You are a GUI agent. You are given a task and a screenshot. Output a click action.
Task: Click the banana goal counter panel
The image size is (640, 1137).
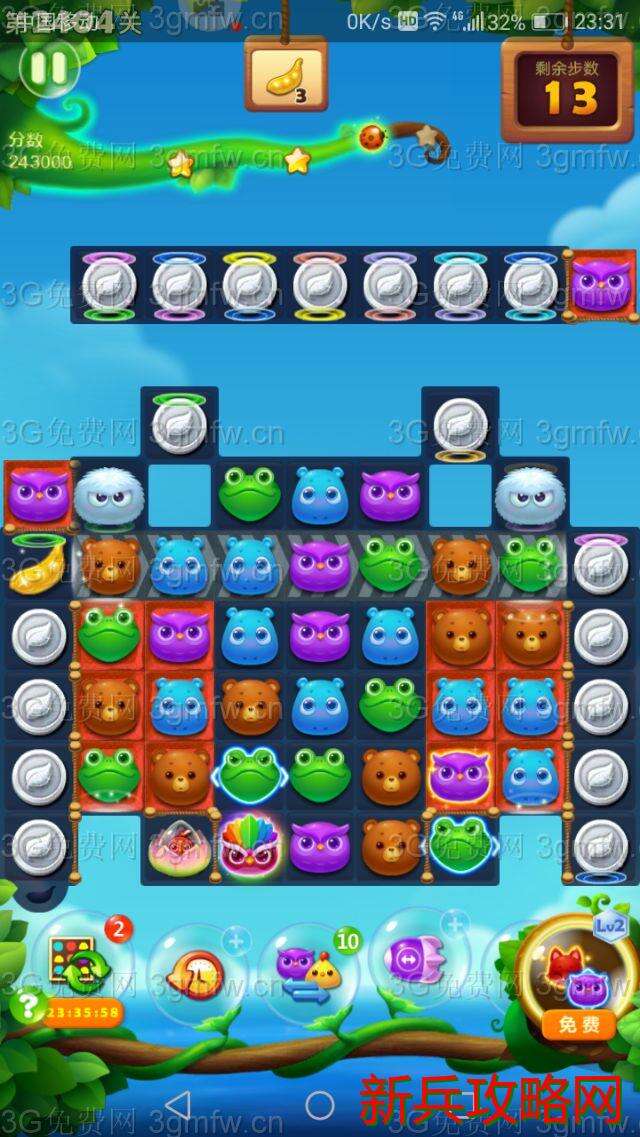click(x=285, y=76)
